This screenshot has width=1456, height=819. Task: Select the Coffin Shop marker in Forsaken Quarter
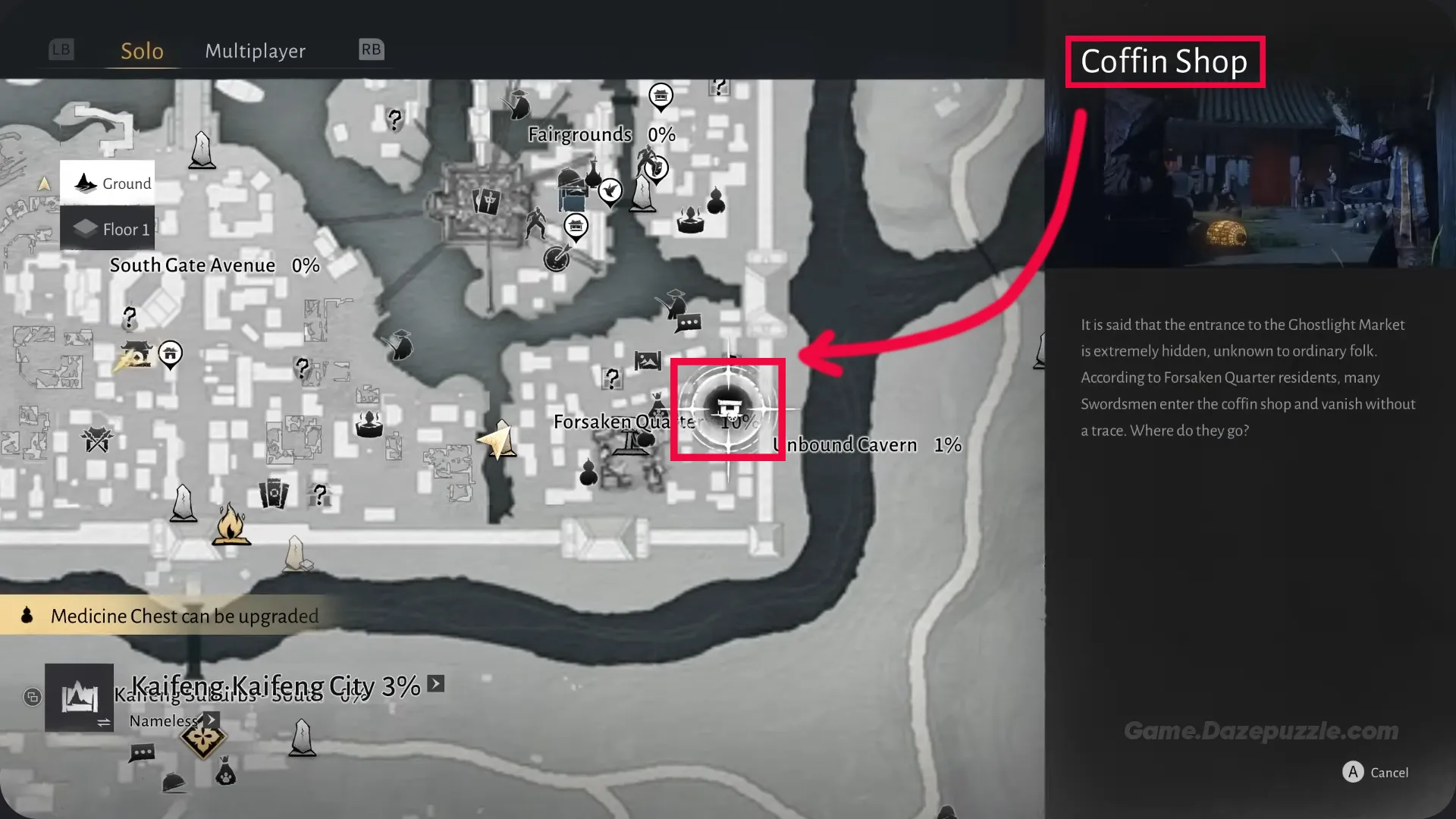tap(728, 409)
